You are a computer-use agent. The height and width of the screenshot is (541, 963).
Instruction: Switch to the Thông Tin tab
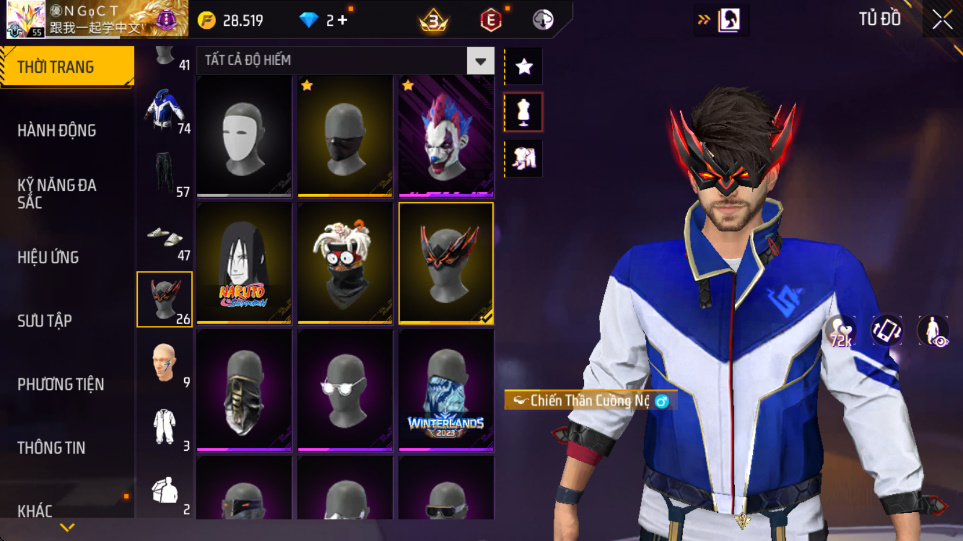tap(51, 447)
